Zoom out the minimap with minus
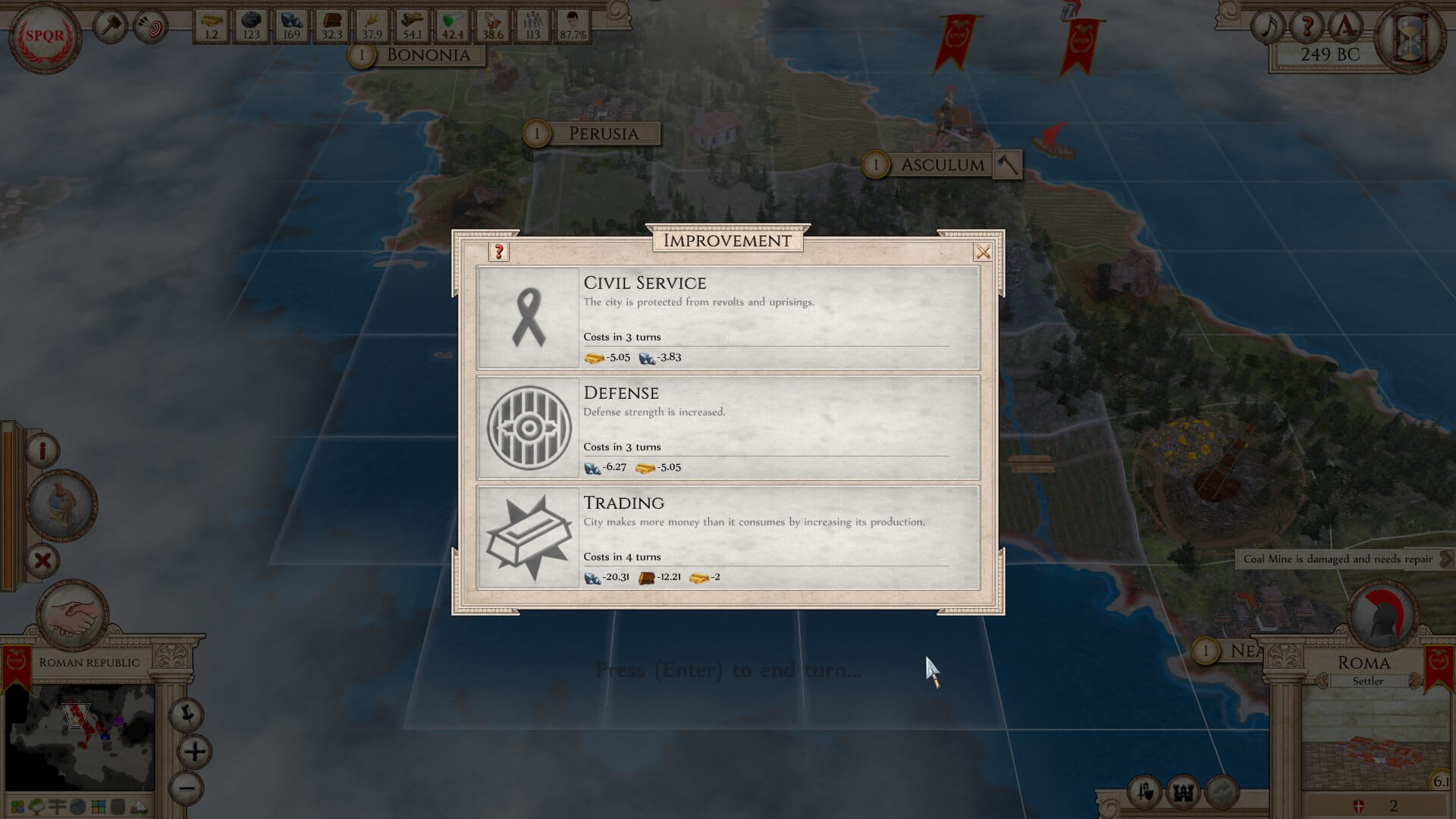Screen dimensions: 1456x819 click(x=187, y=788)
